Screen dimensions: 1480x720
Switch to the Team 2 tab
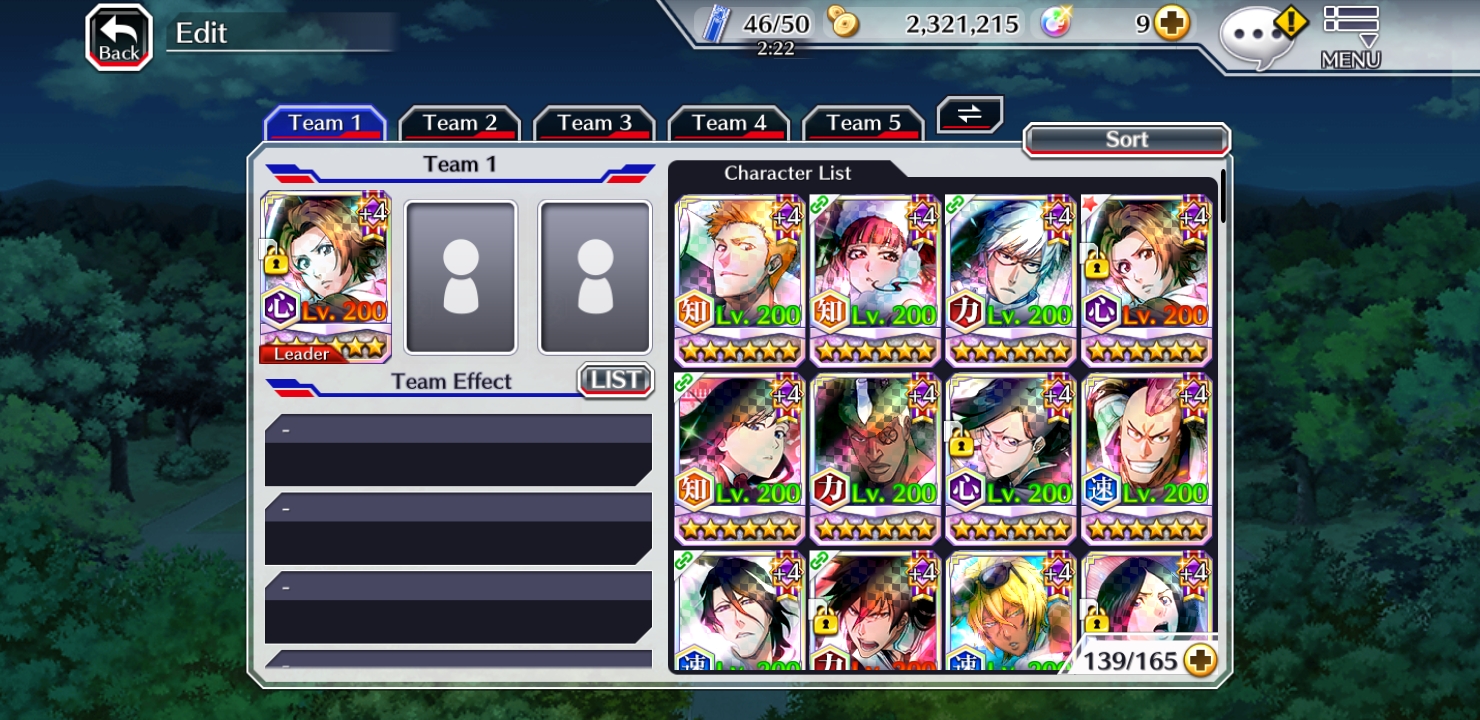(459, 123)
